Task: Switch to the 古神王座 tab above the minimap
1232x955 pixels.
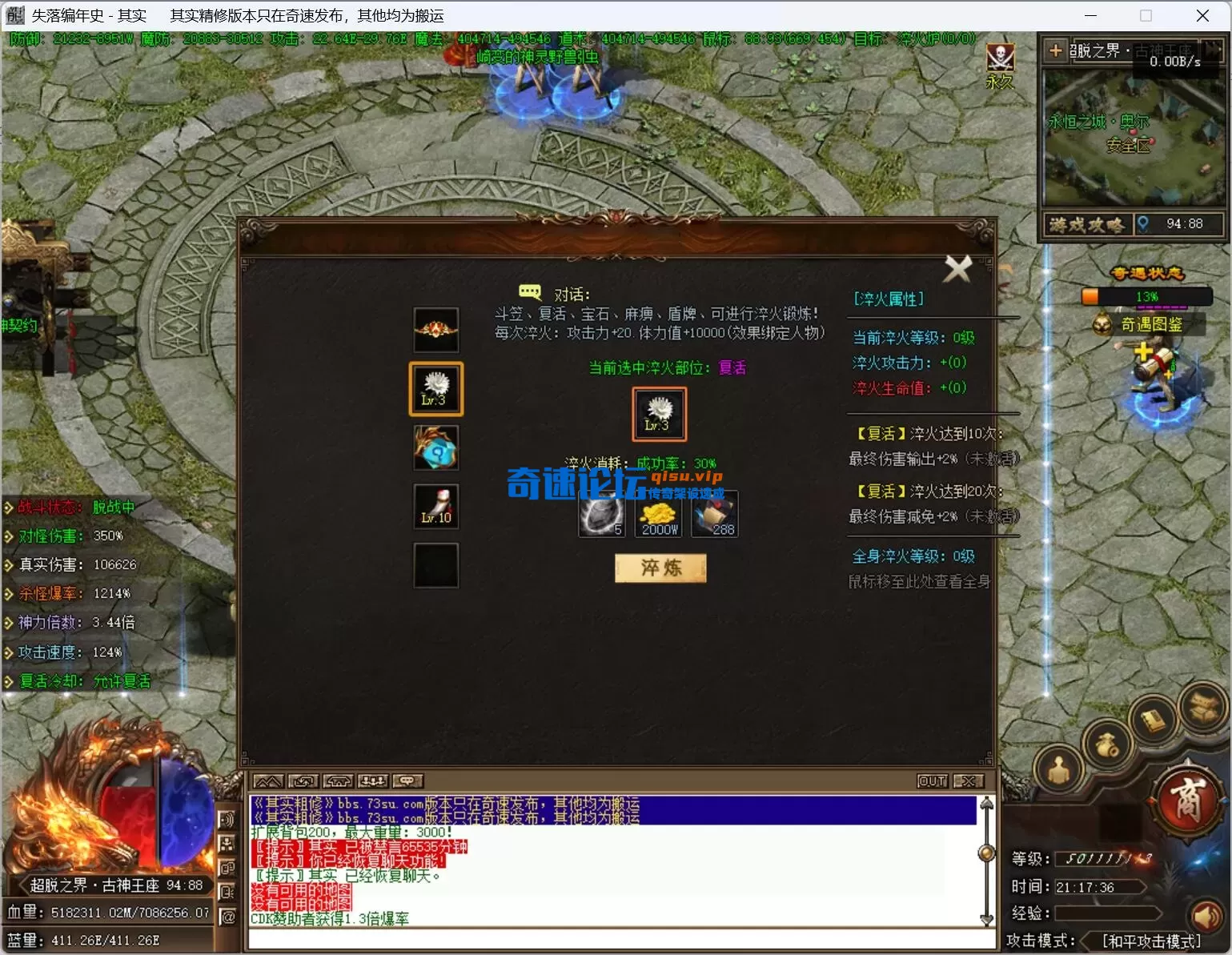Action: click(1162, 50)
